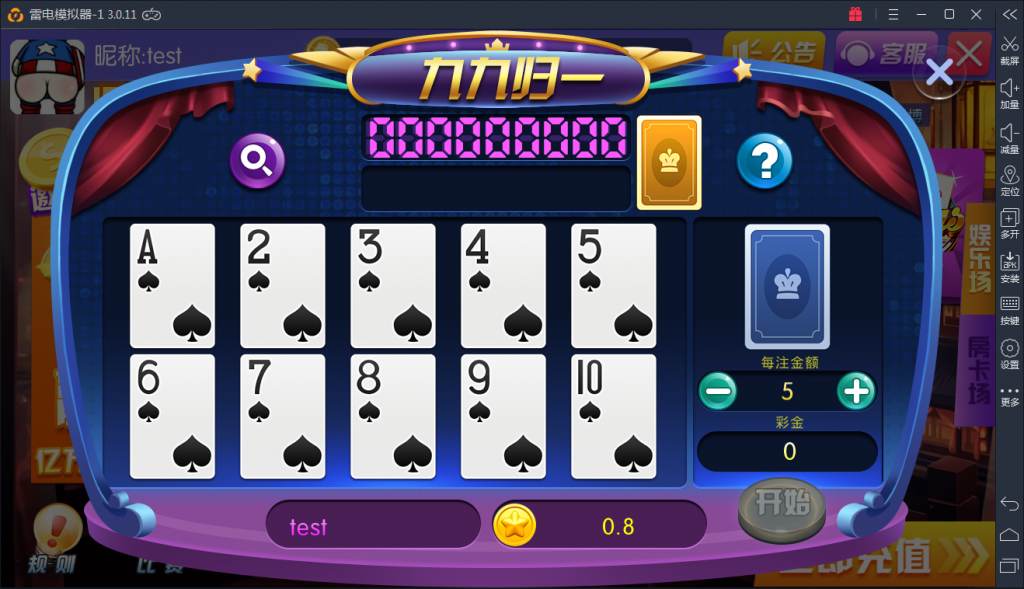Take a screenshot with 截屏 tool
Image resolution: width=1024 pixels, height=589 pixels.
click(1010, 50)
